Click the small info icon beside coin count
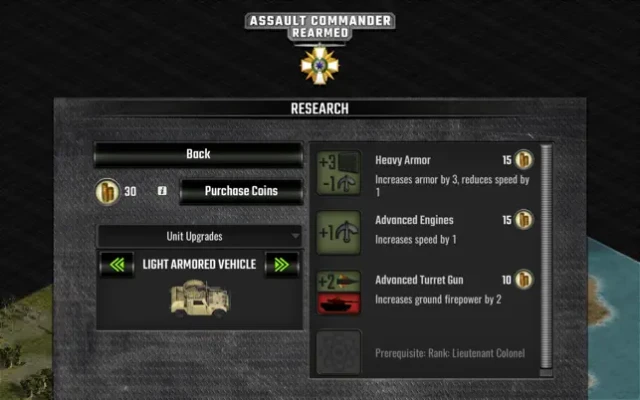Image resolution: width=640 pixels, height=400 pixels. [162, 191]
